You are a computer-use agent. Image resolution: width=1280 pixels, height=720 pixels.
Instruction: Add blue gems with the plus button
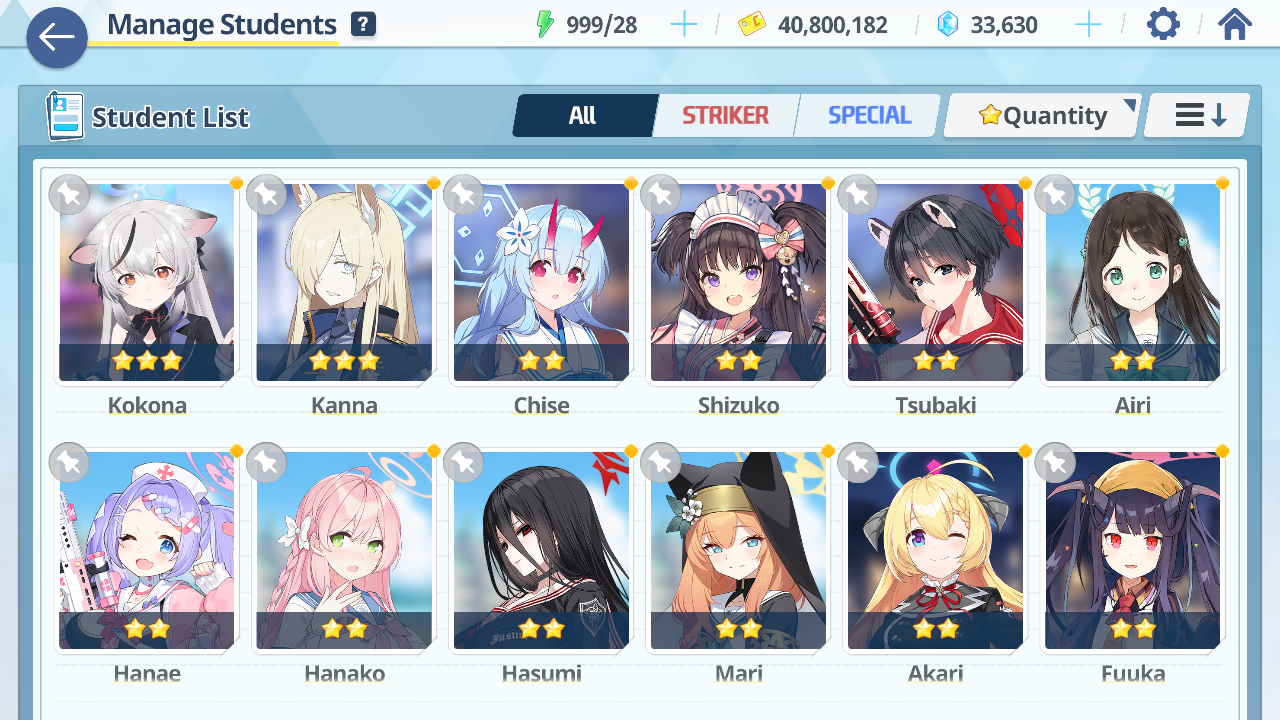(1088, 25)
